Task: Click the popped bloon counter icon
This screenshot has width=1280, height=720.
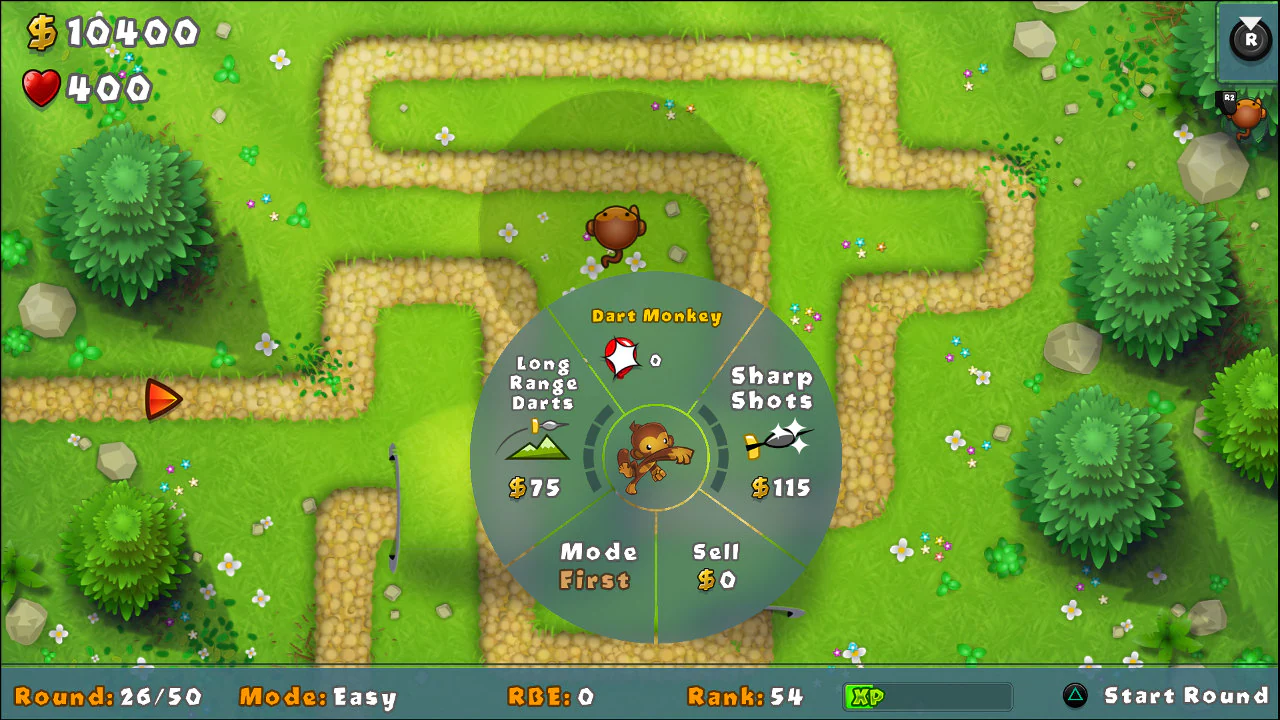Action: 620,355
